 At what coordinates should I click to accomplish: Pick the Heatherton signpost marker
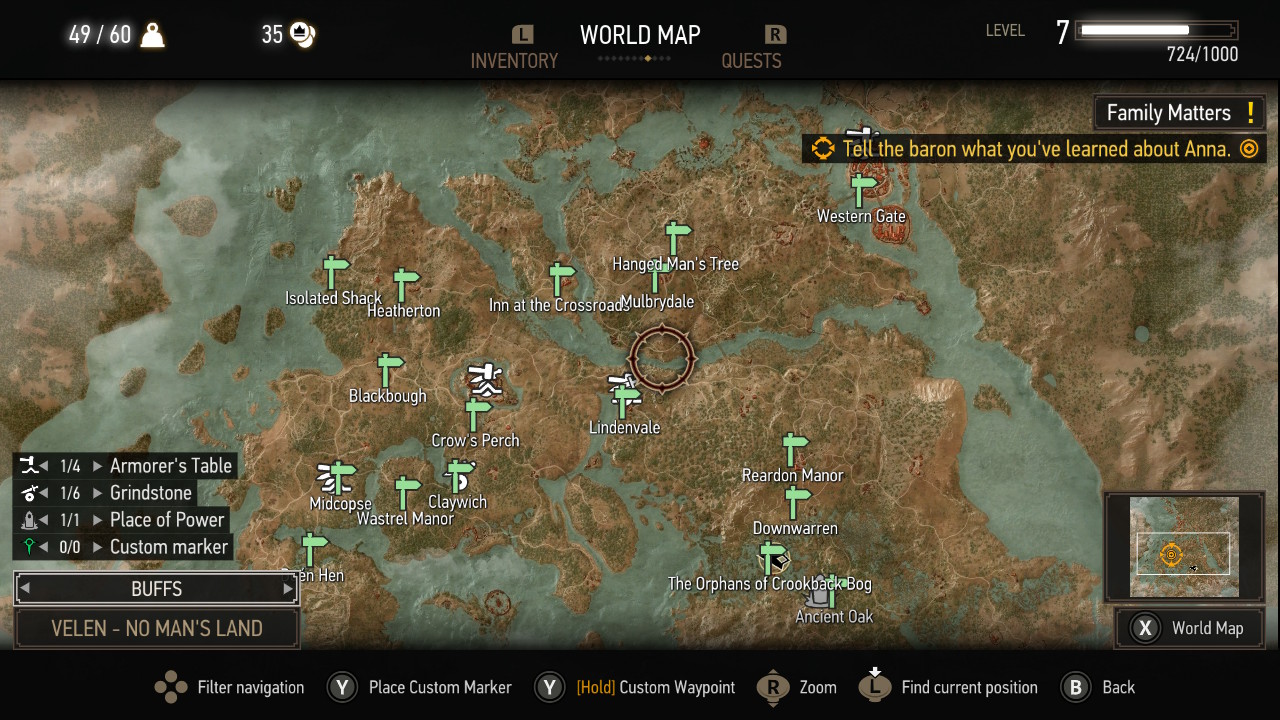click(x=405, y=285)
